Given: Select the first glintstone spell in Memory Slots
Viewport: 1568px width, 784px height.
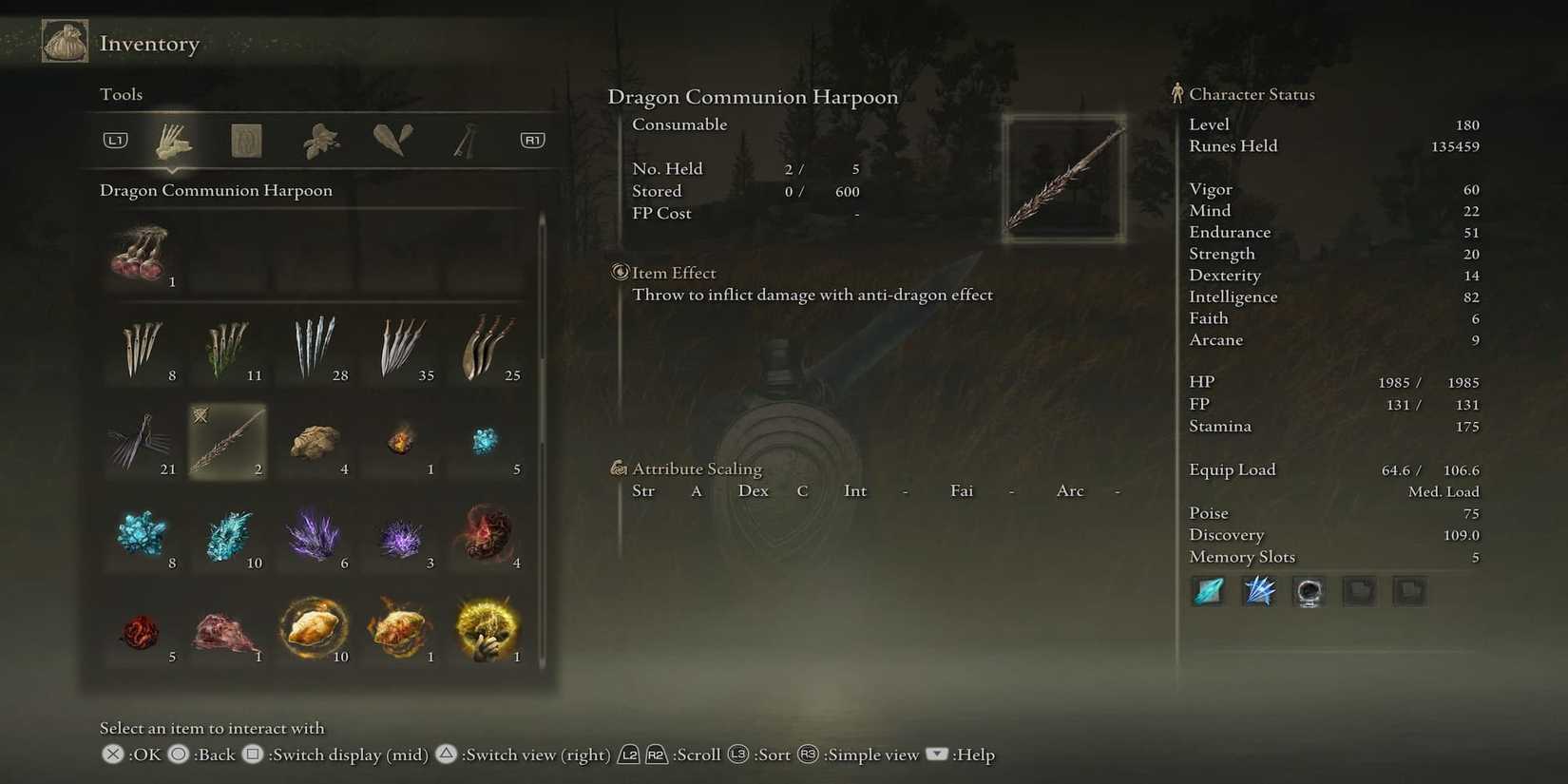Looking at the screenshot, I should tap(1208, 590).
